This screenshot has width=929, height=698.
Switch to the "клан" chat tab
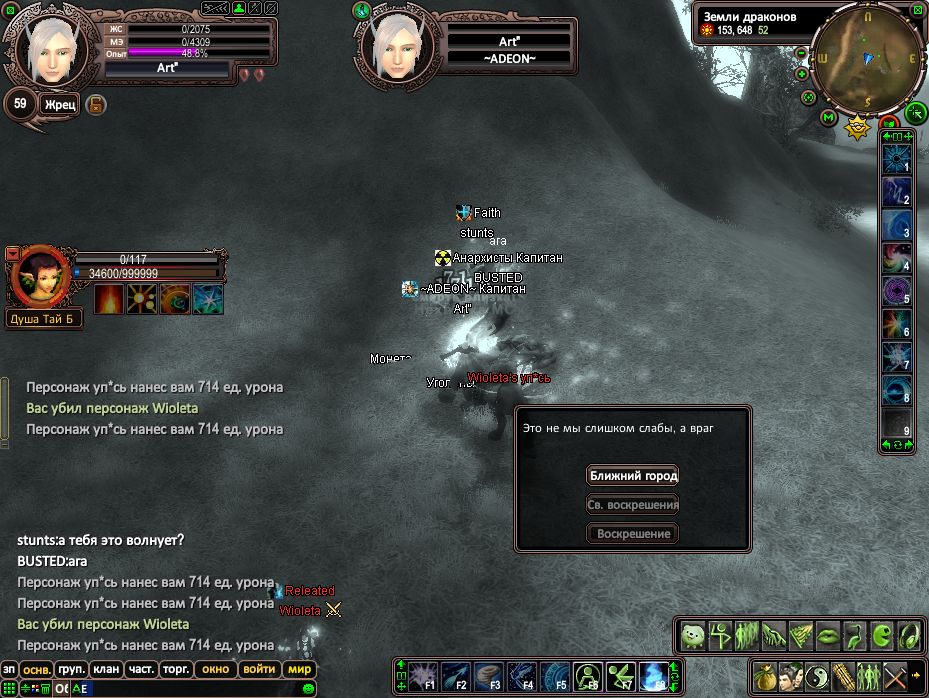(105, 669)
